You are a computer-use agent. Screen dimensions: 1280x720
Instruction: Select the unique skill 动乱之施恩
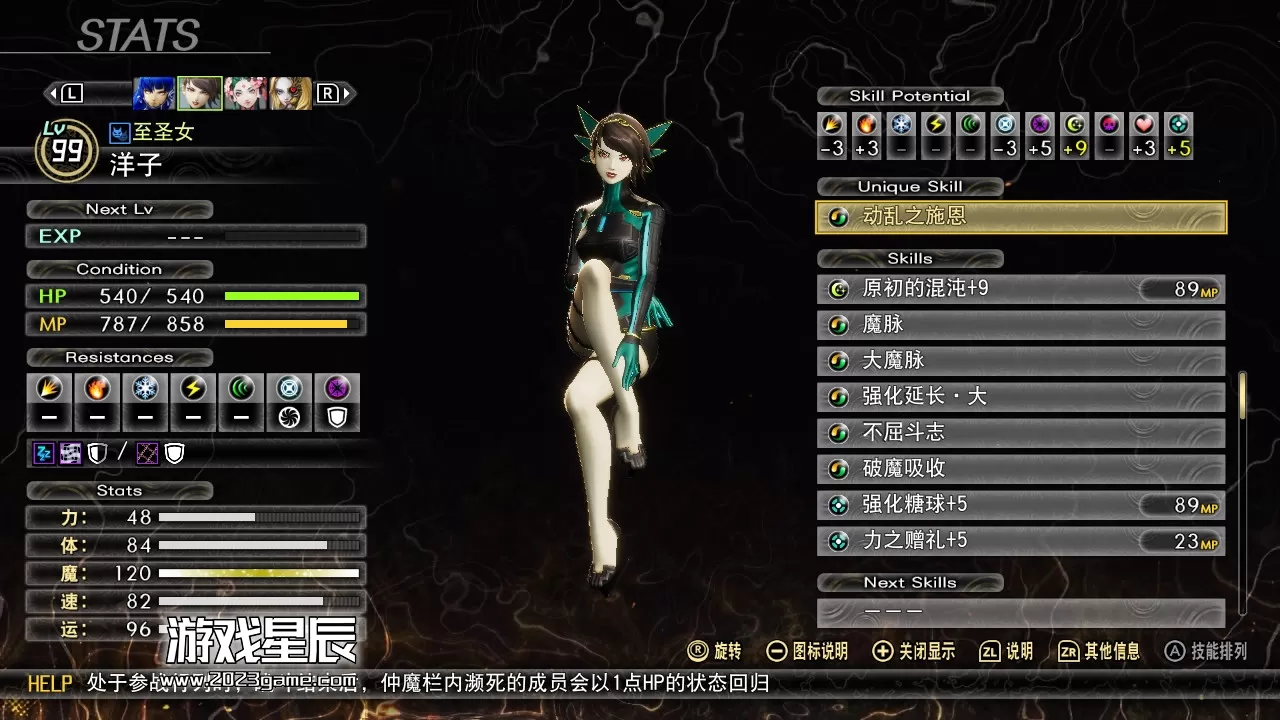[1021, 217]
